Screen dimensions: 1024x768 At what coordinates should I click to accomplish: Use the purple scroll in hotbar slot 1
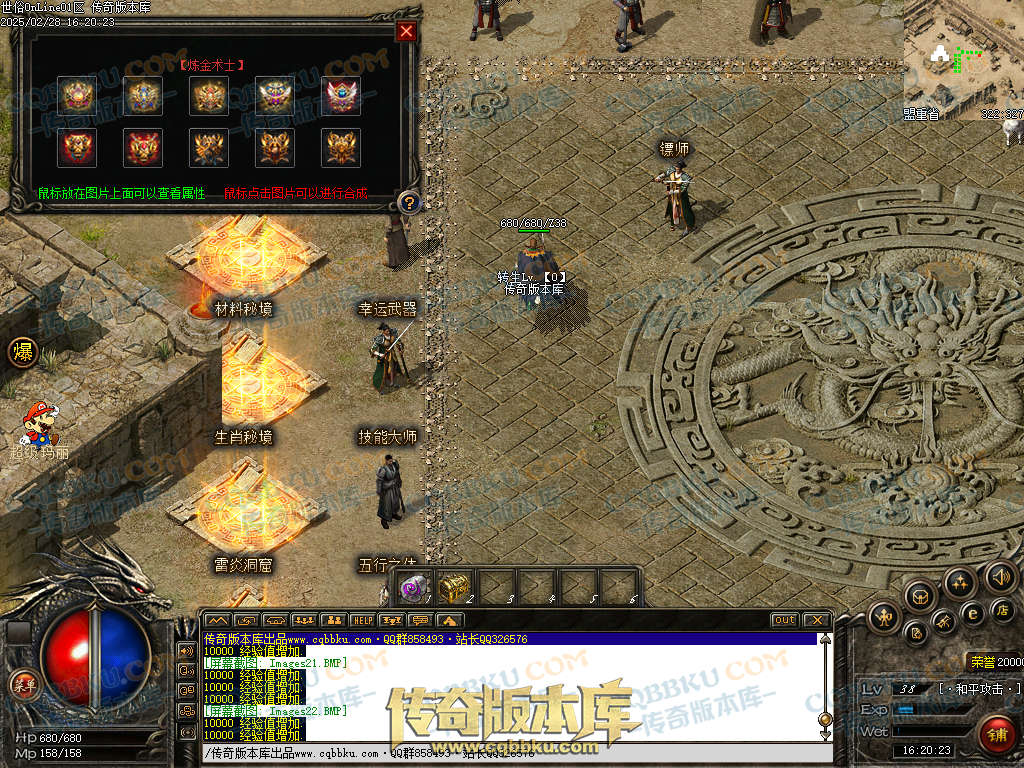pos(412,587)
